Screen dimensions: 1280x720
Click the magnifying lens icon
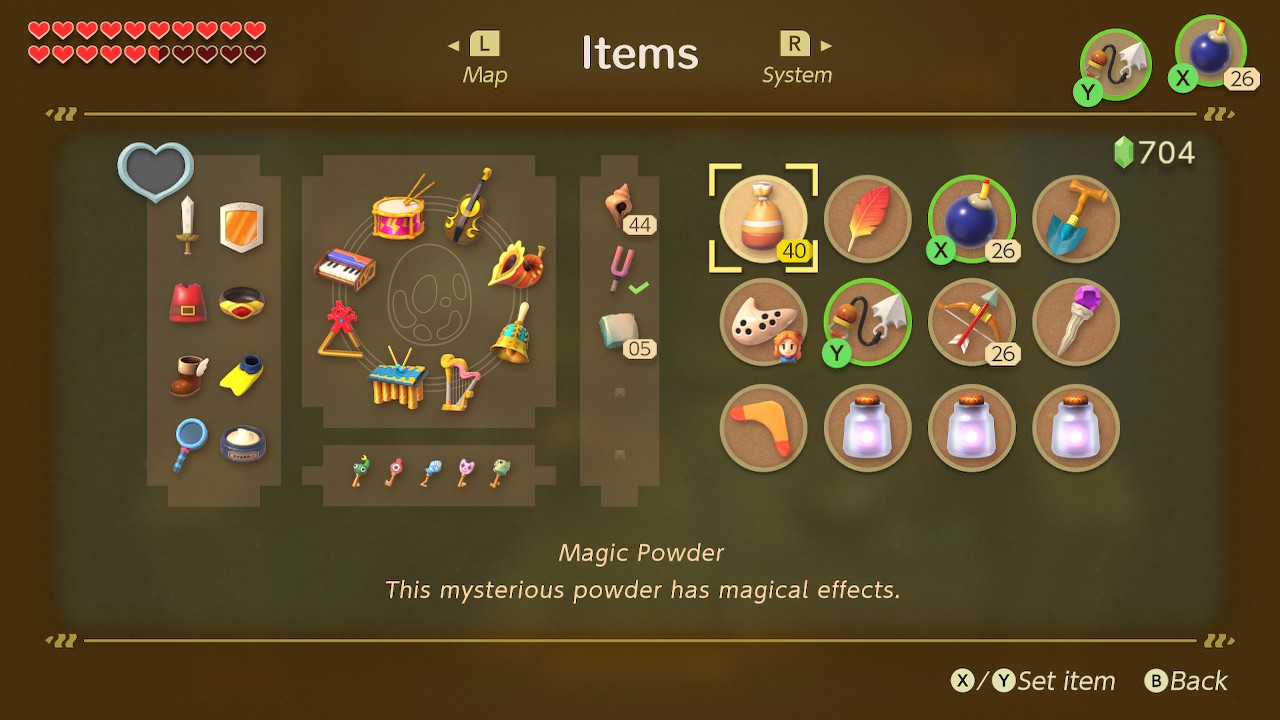coord(187,443)
